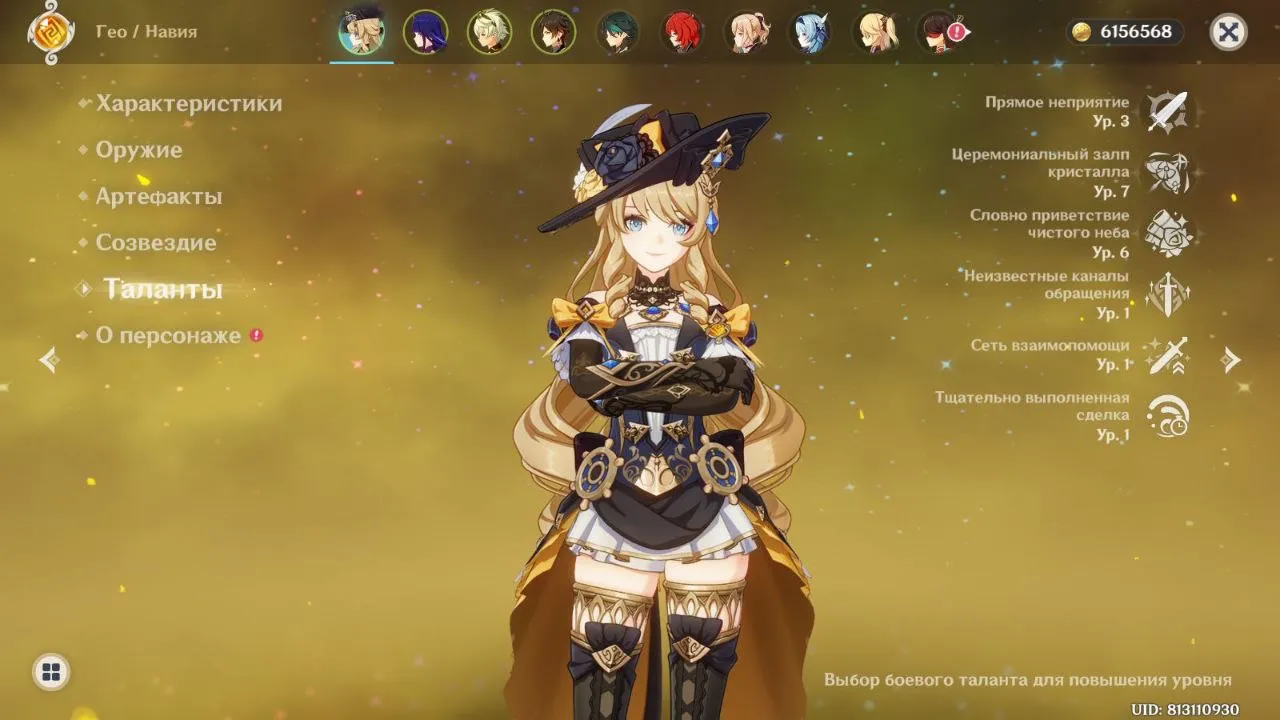View the Артефакты section

coord(159,196)
